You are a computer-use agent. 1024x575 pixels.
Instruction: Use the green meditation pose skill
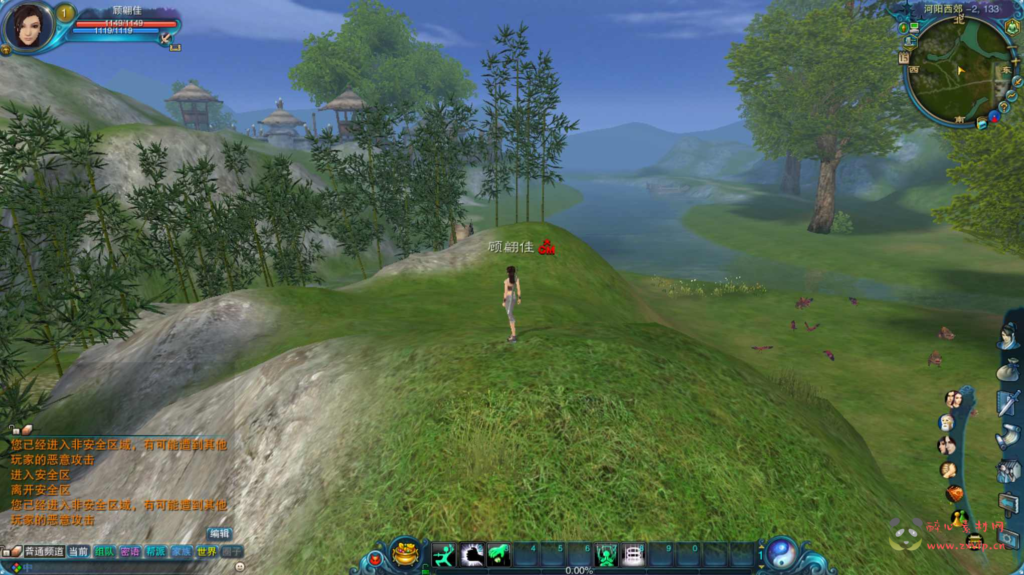[x=606, y=554]
